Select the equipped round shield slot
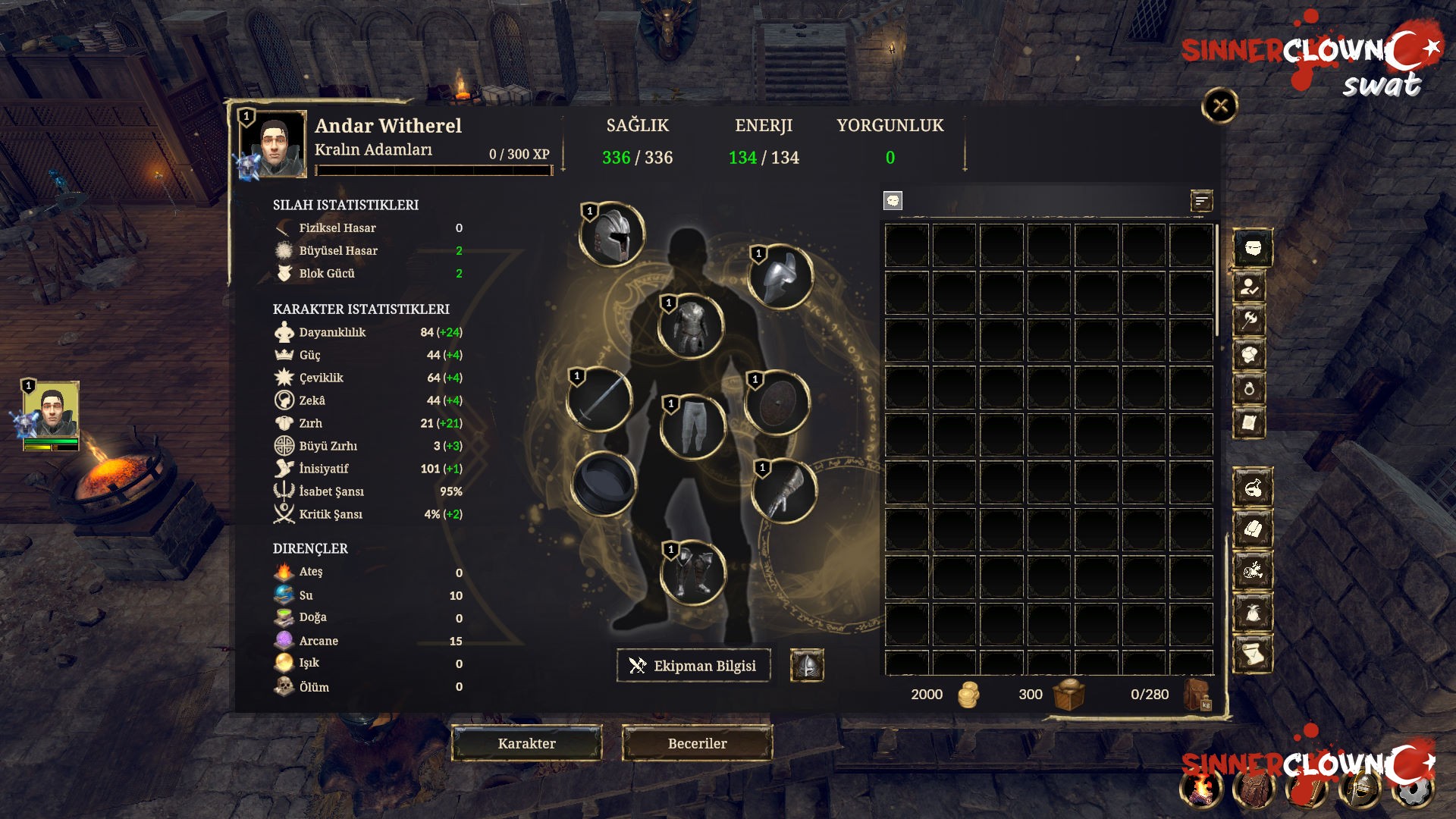 (777, 403)
